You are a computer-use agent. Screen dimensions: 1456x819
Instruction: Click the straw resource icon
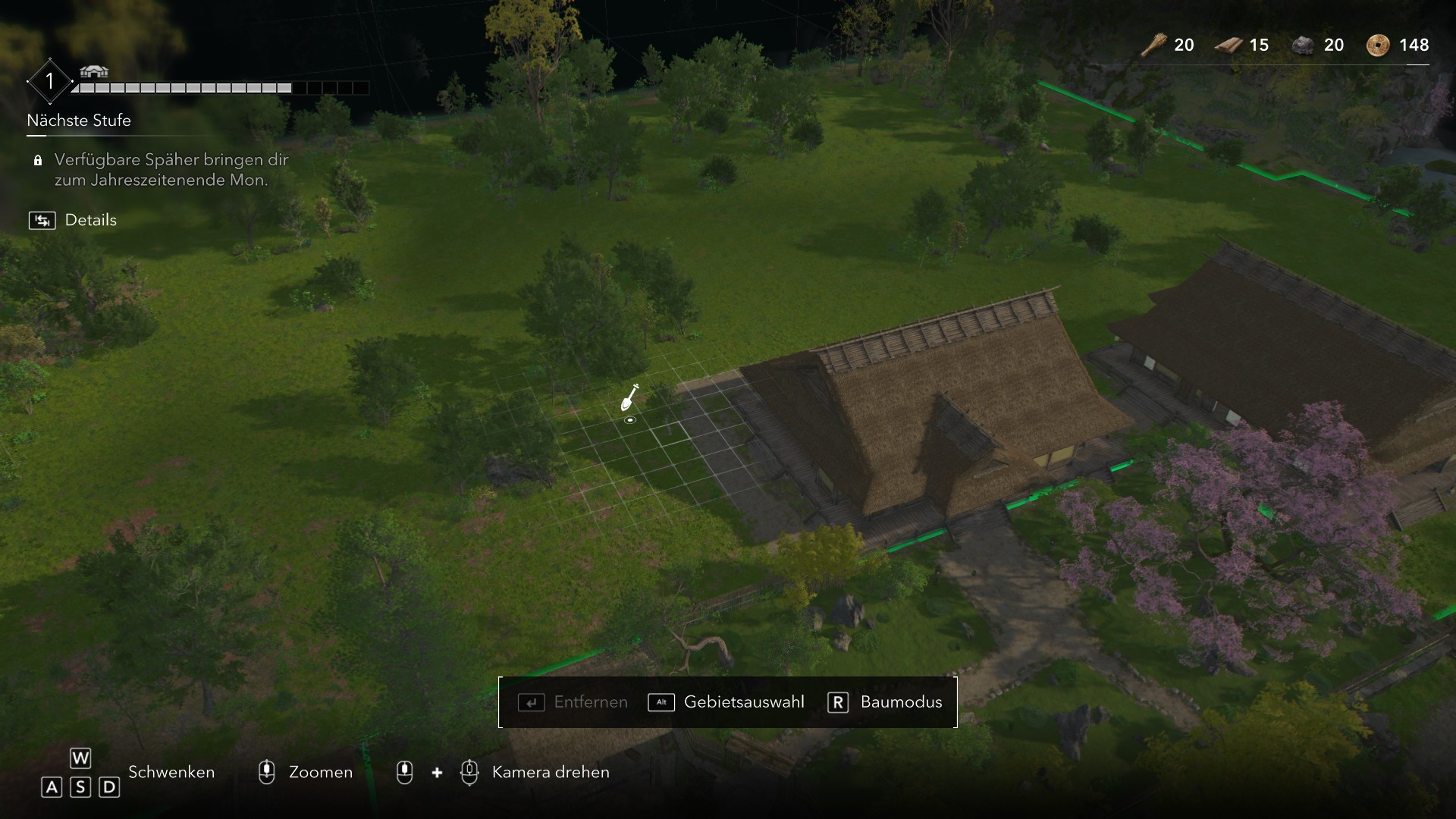(x=1153, y=45)
